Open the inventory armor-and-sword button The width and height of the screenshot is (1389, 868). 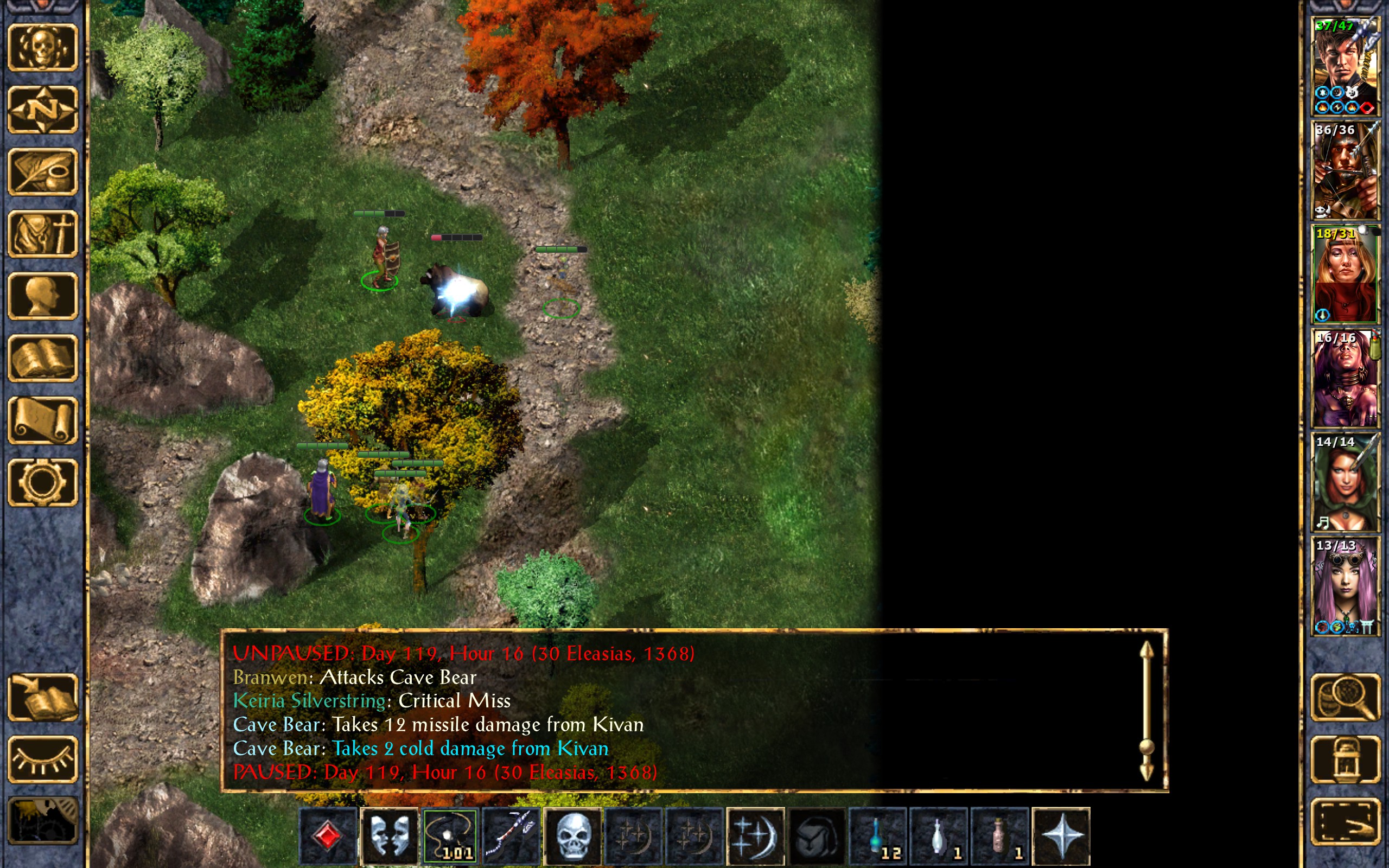click(x=43, y=234)
